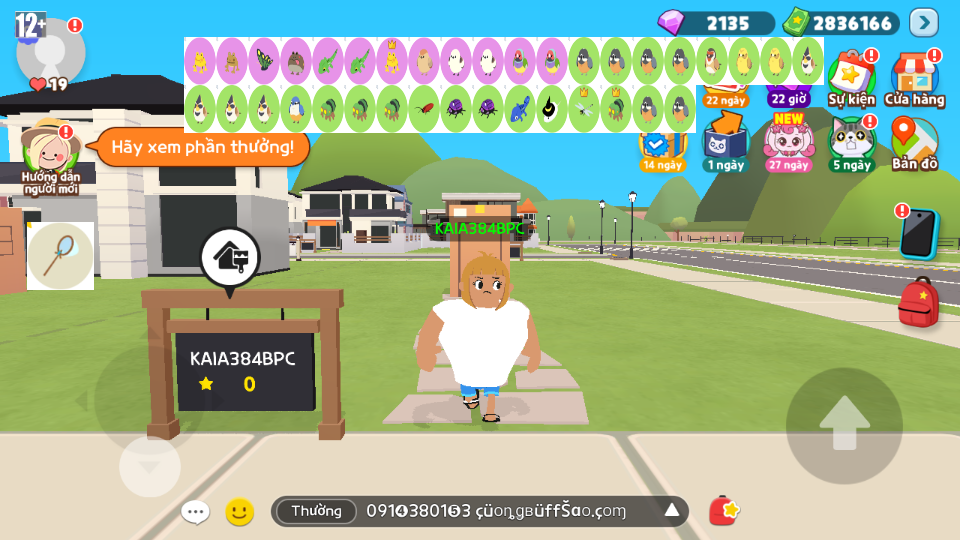Open the chat speech bubble
The height and width of the screenshot is (540, 960).
pos(195,512)
